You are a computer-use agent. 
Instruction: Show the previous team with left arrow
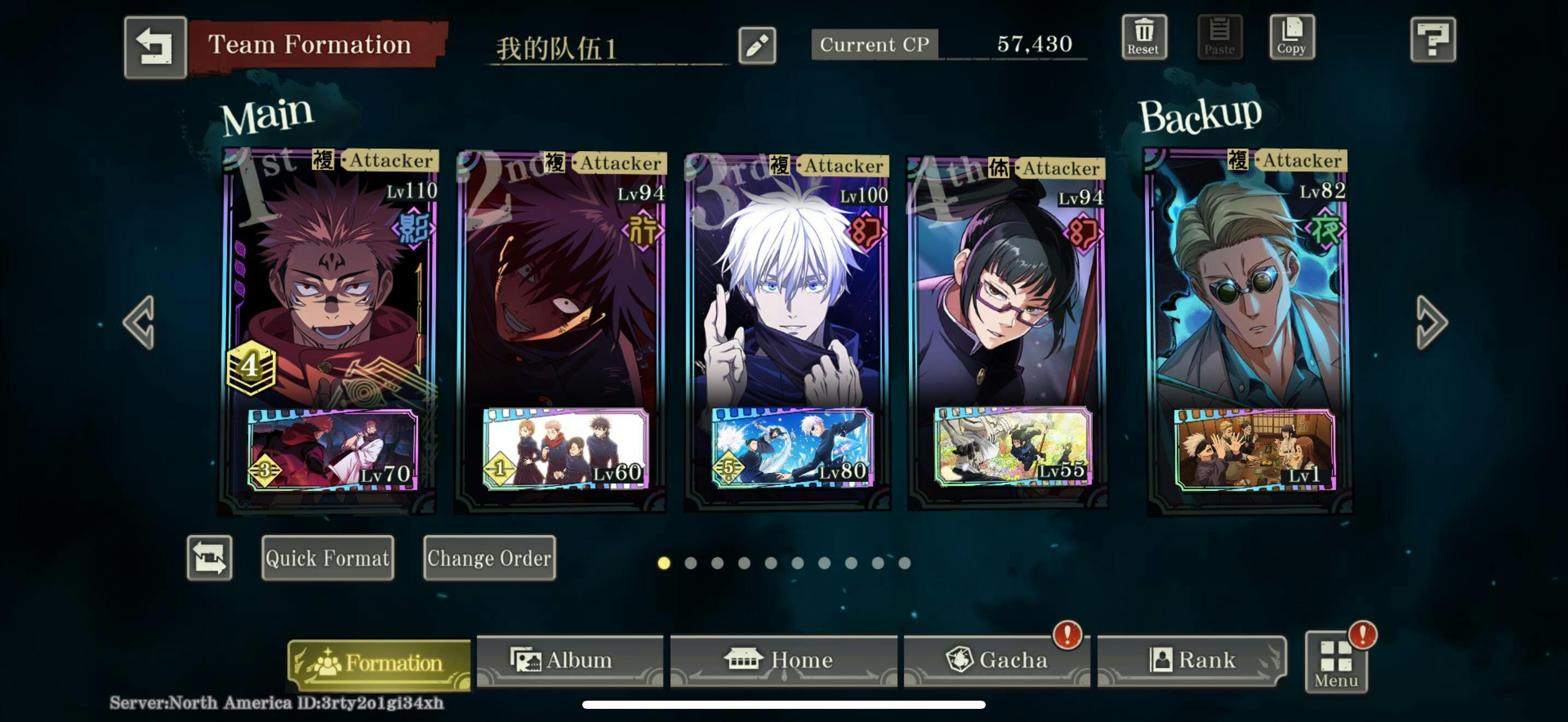click(x=139, y=323)
